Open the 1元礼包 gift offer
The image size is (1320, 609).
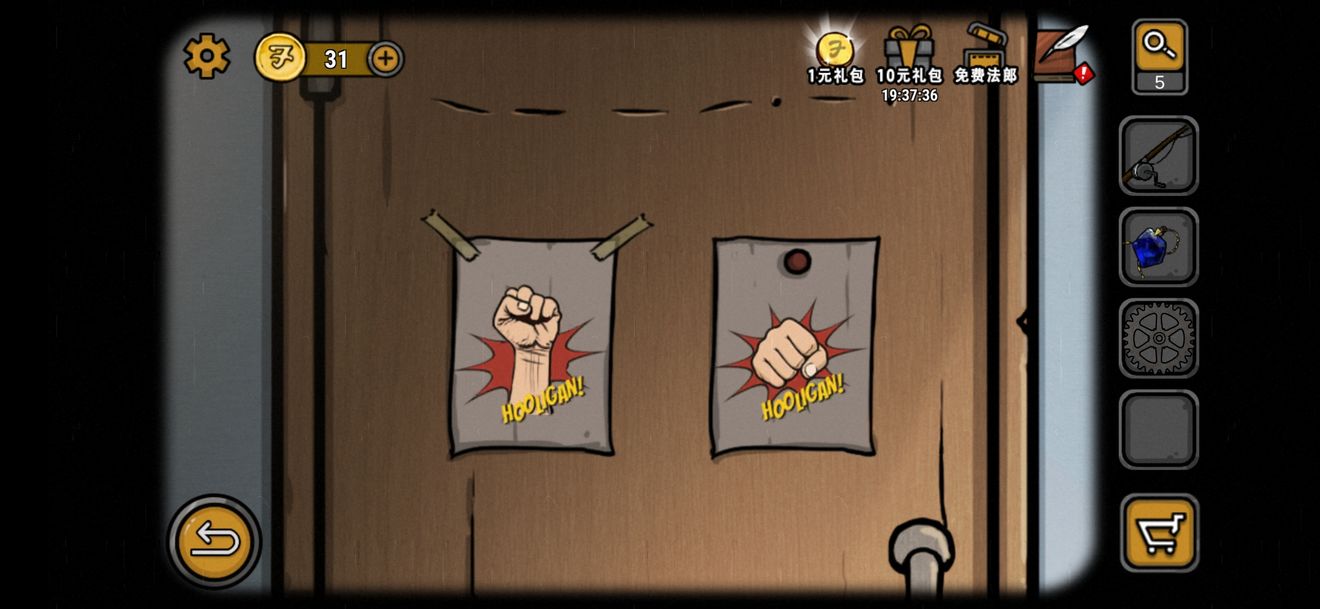point(835,56)
